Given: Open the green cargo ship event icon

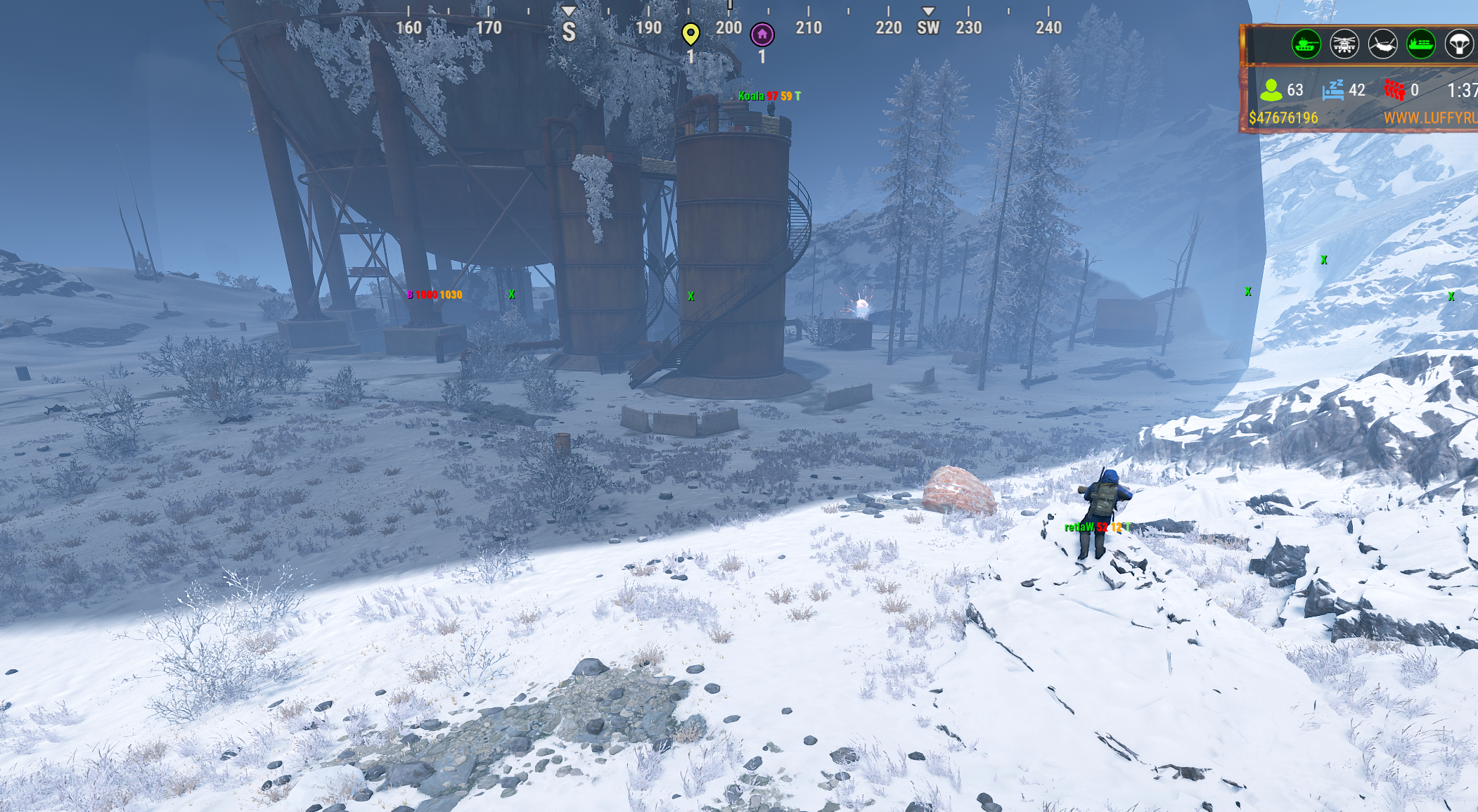Looking at the screenshot, I should (x=1420, y=45).
